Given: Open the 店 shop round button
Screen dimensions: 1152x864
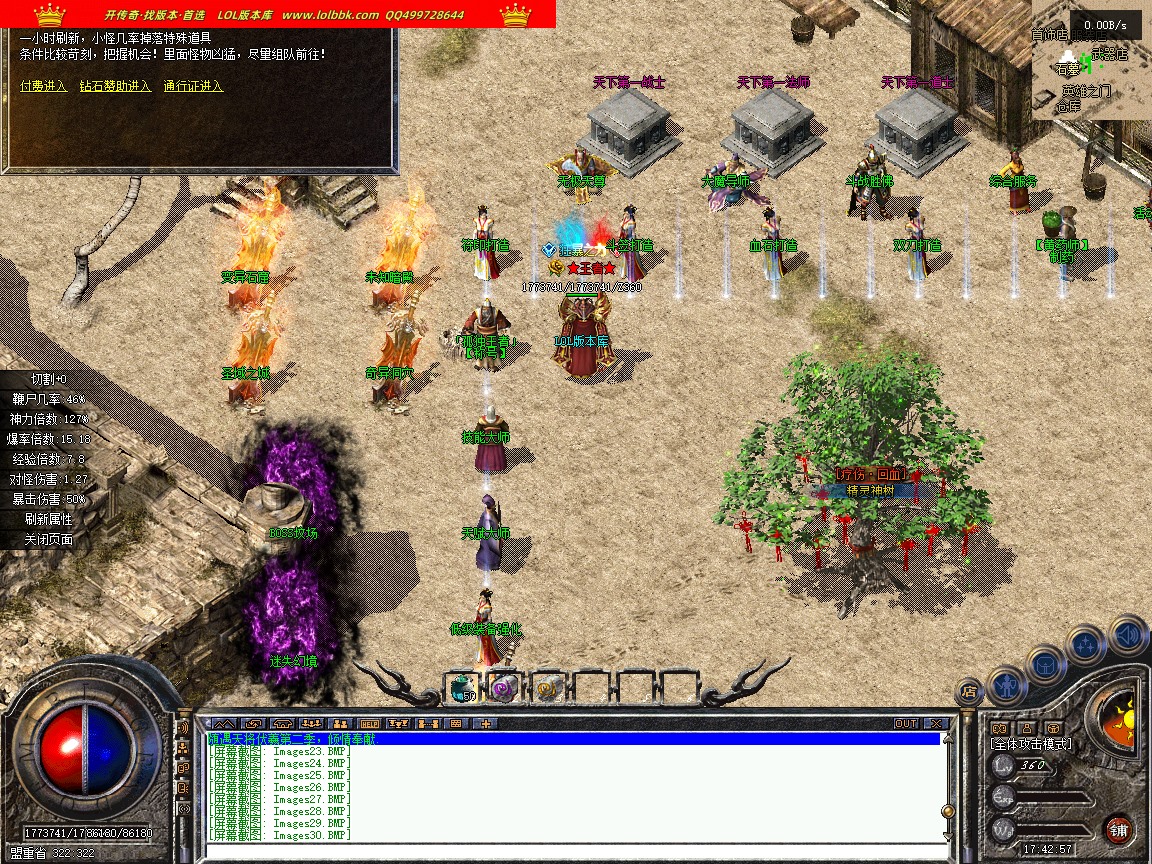Looking at the screenshot, I should (968, 691).
